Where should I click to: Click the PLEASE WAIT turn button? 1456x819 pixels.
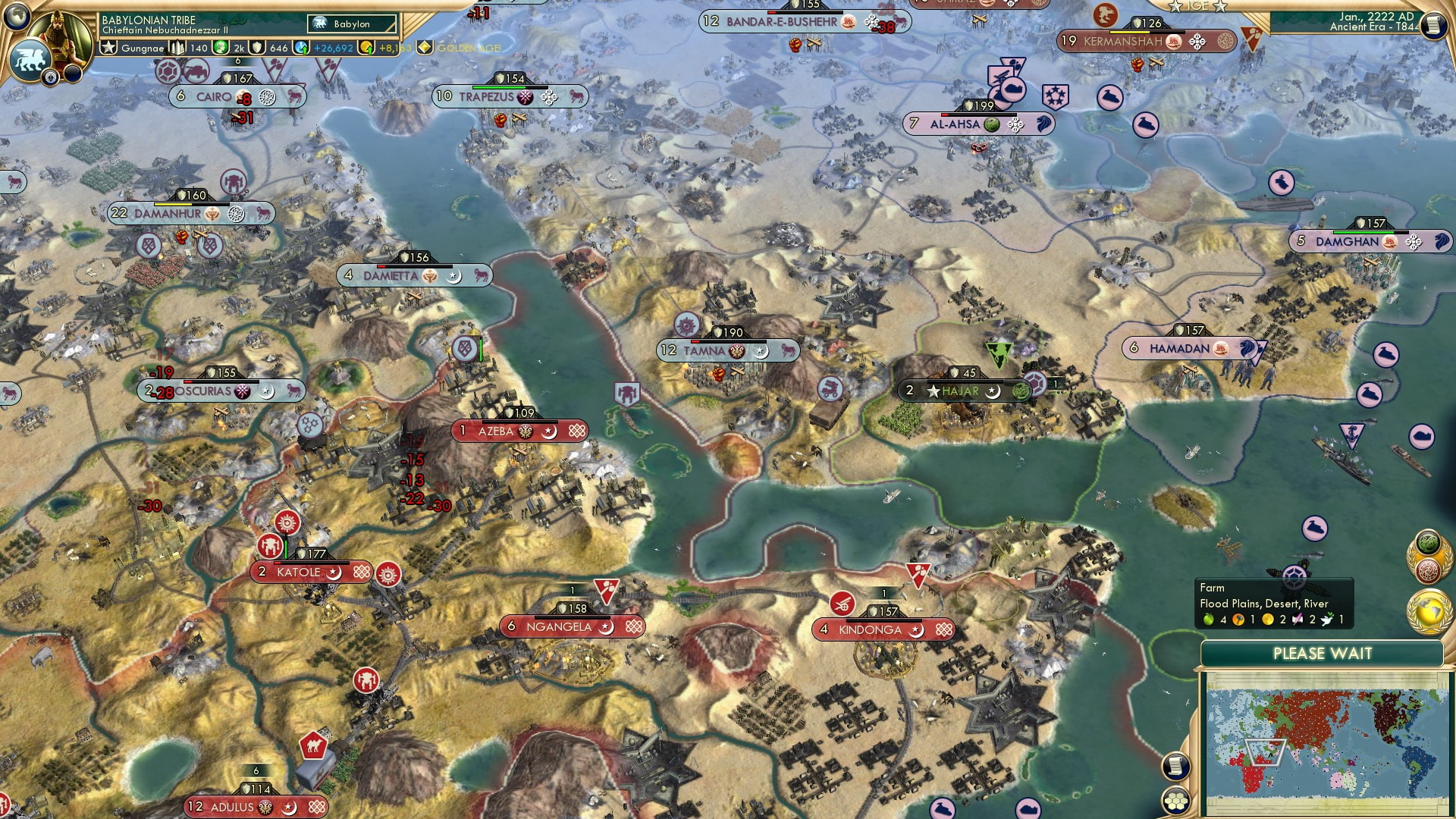click(1322, 654)
